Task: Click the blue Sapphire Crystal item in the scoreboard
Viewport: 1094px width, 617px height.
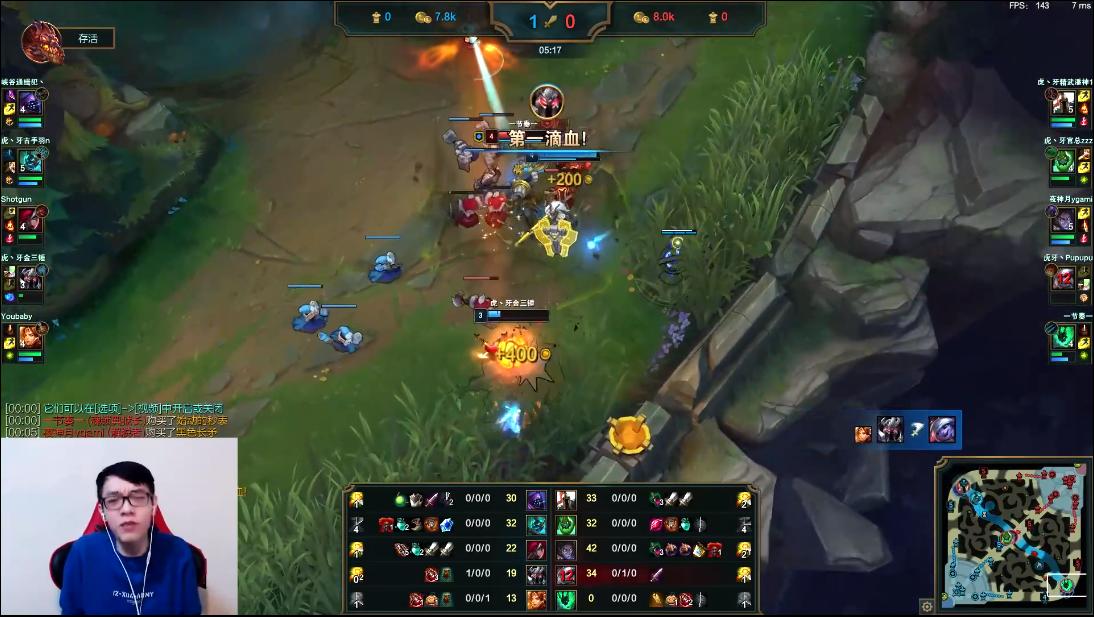Action: (448, 524)
